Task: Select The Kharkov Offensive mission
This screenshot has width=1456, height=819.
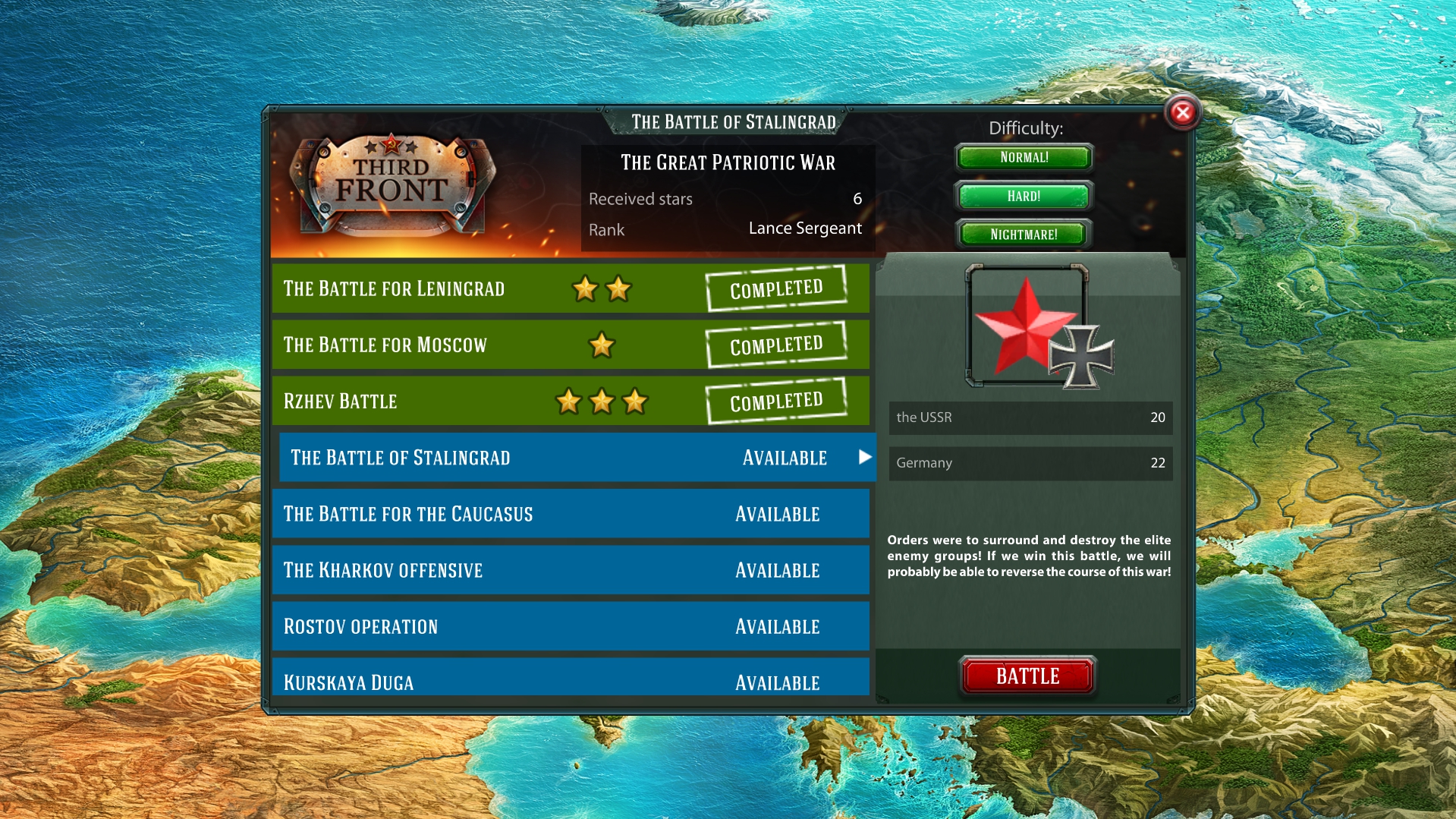Action: pos(569,570)
